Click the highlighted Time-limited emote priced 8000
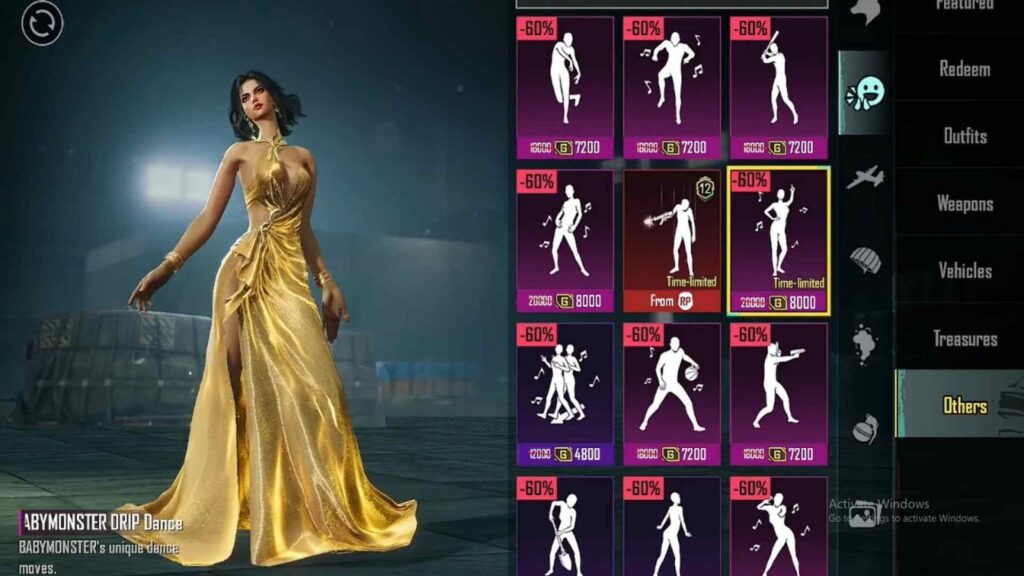 click(x=779, y=240)
